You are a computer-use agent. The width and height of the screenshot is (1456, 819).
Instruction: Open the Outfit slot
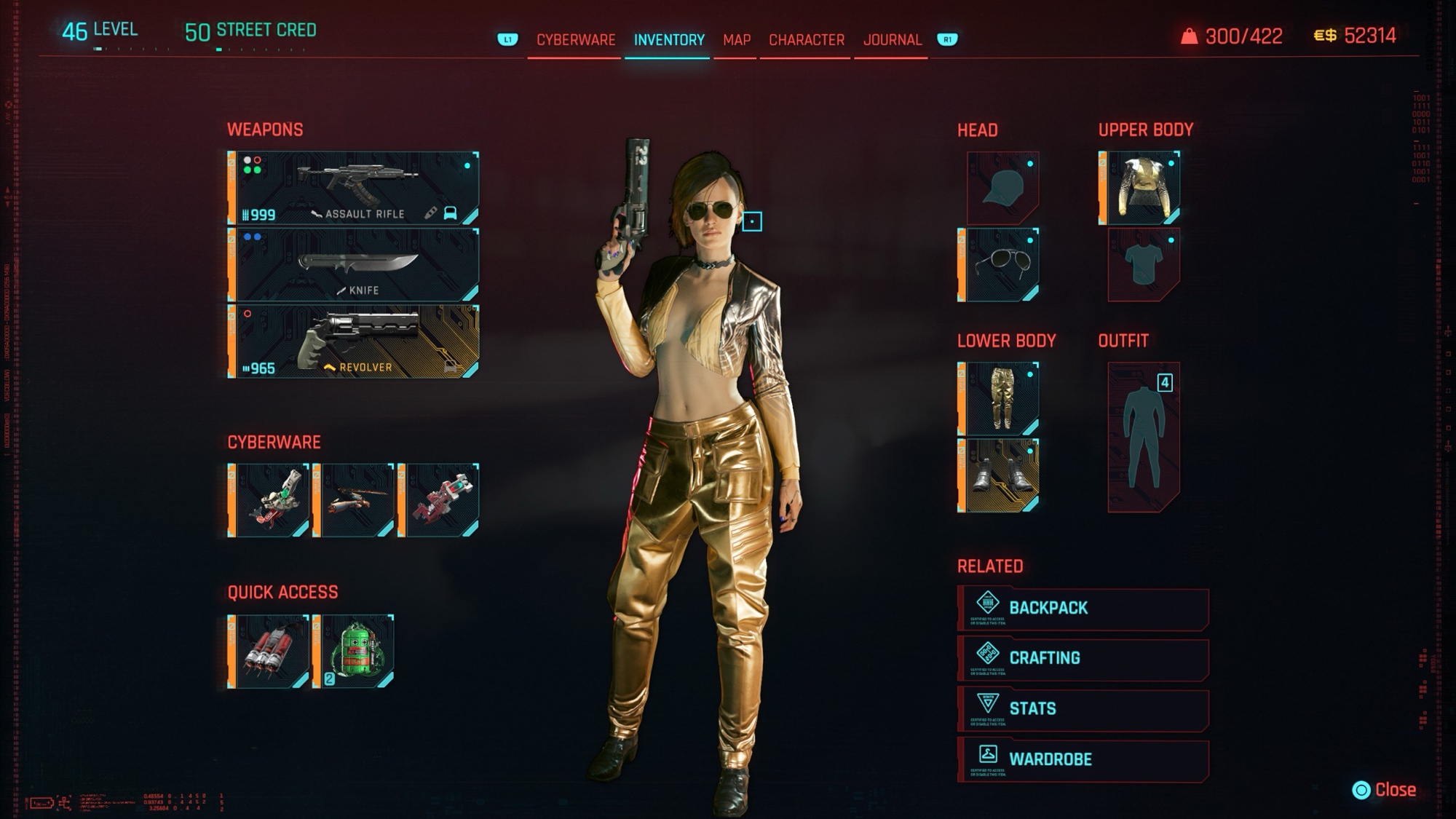click(x=1143, y=437)
